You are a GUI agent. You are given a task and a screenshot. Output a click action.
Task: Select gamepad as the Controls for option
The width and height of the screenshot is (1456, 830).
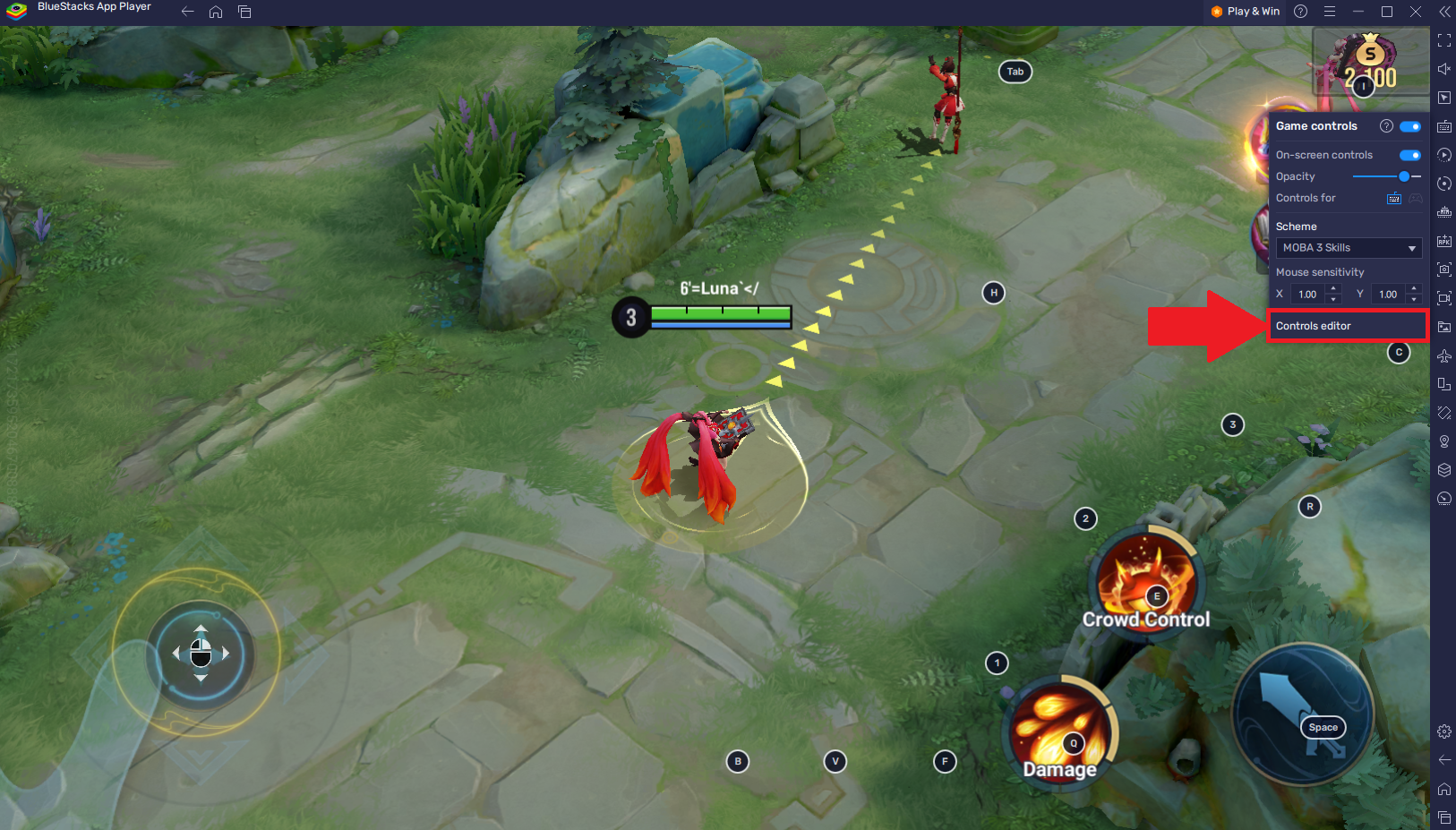click(x=1415, y=198)
